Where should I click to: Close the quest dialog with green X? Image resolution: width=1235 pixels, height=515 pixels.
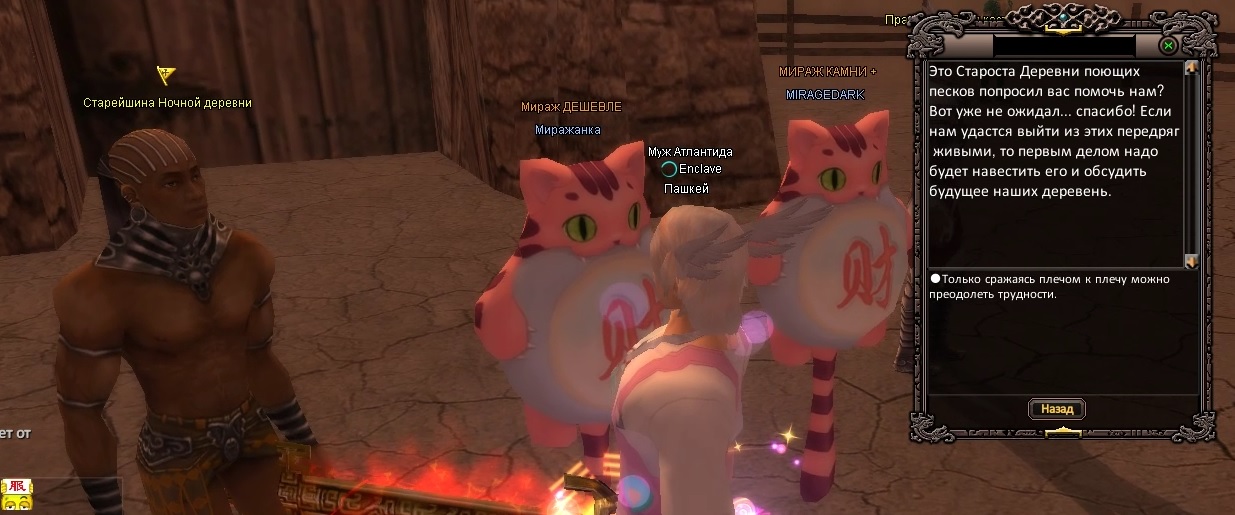pyautogui.click(x=1167, y=46)
